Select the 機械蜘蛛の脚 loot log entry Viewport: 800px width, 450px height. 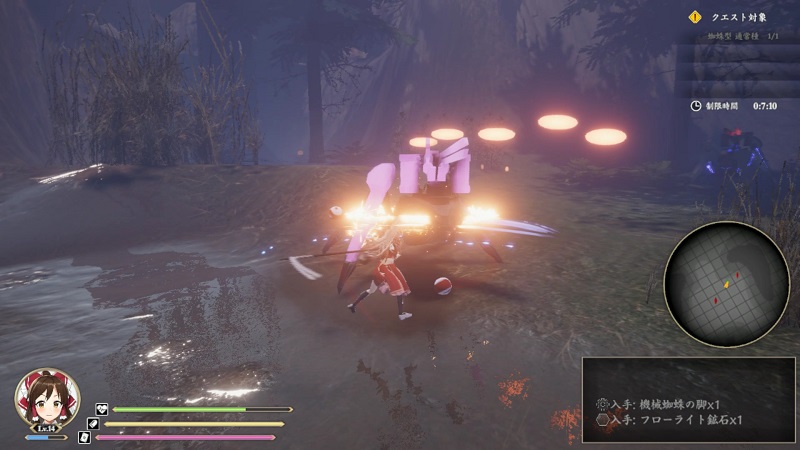[x=669, y=403]
